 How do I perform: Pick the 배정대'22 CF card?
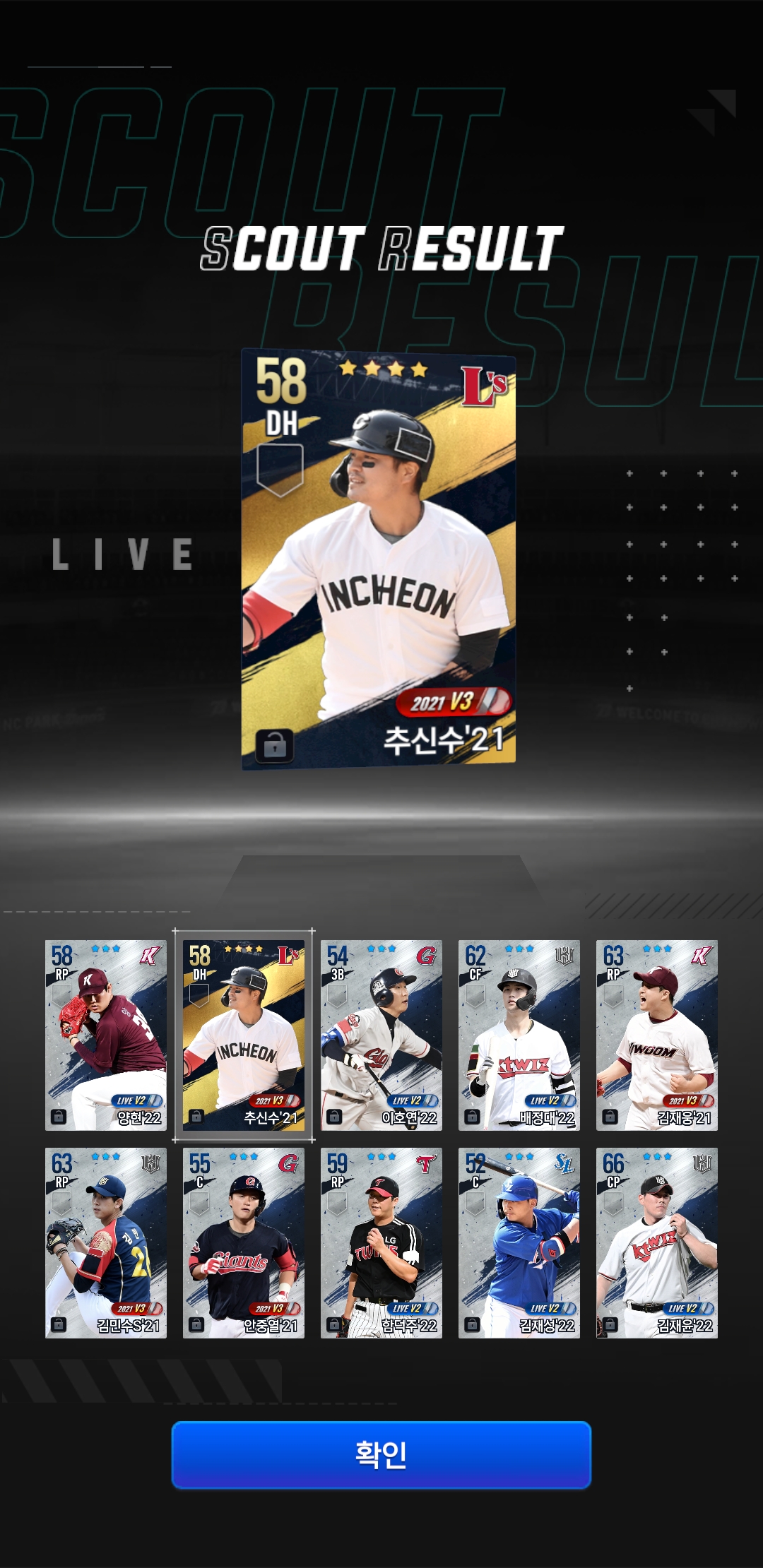[519, 1035]
